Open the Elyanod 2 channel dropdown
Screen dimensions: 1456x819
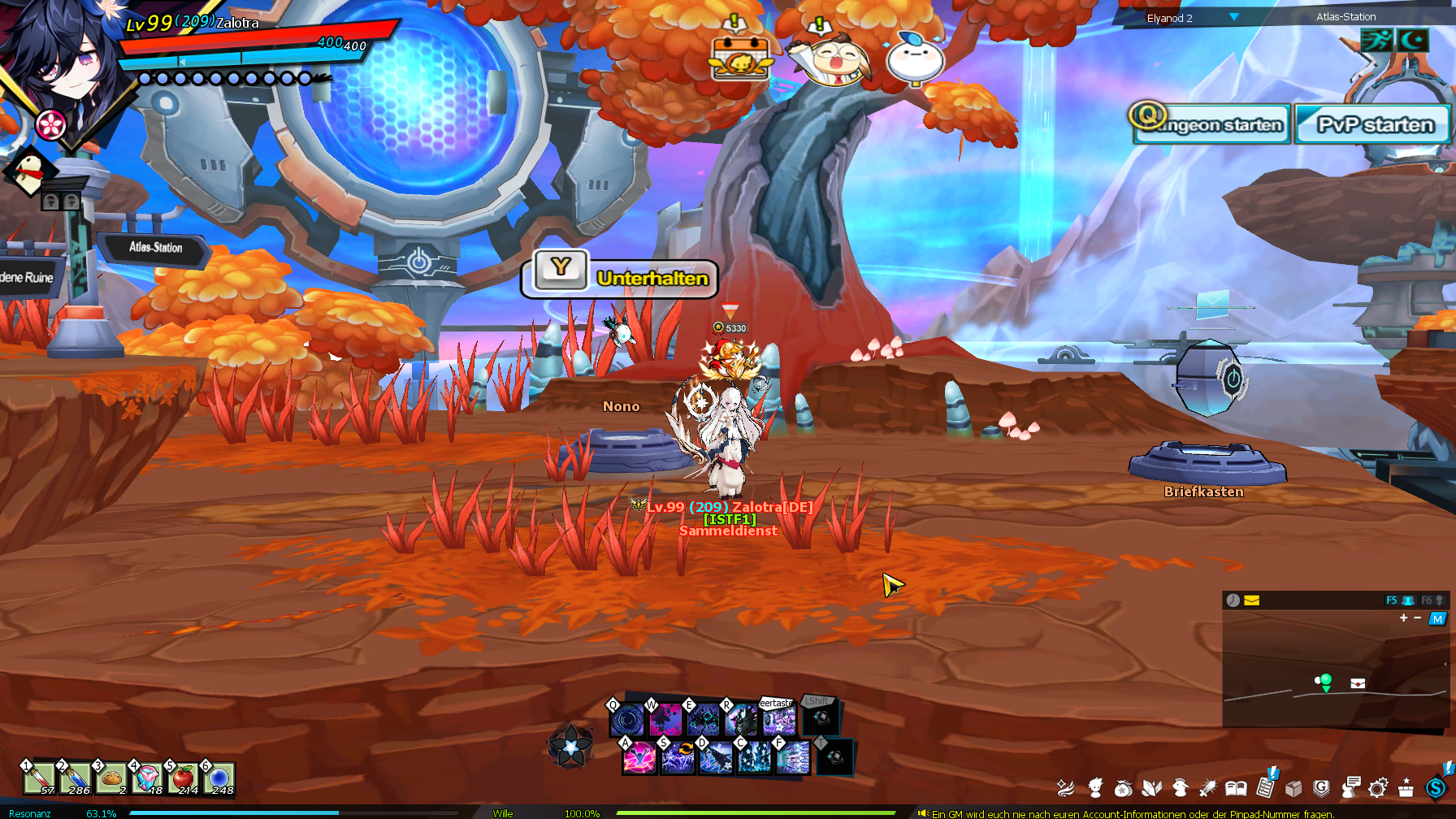pos(1233,17)
